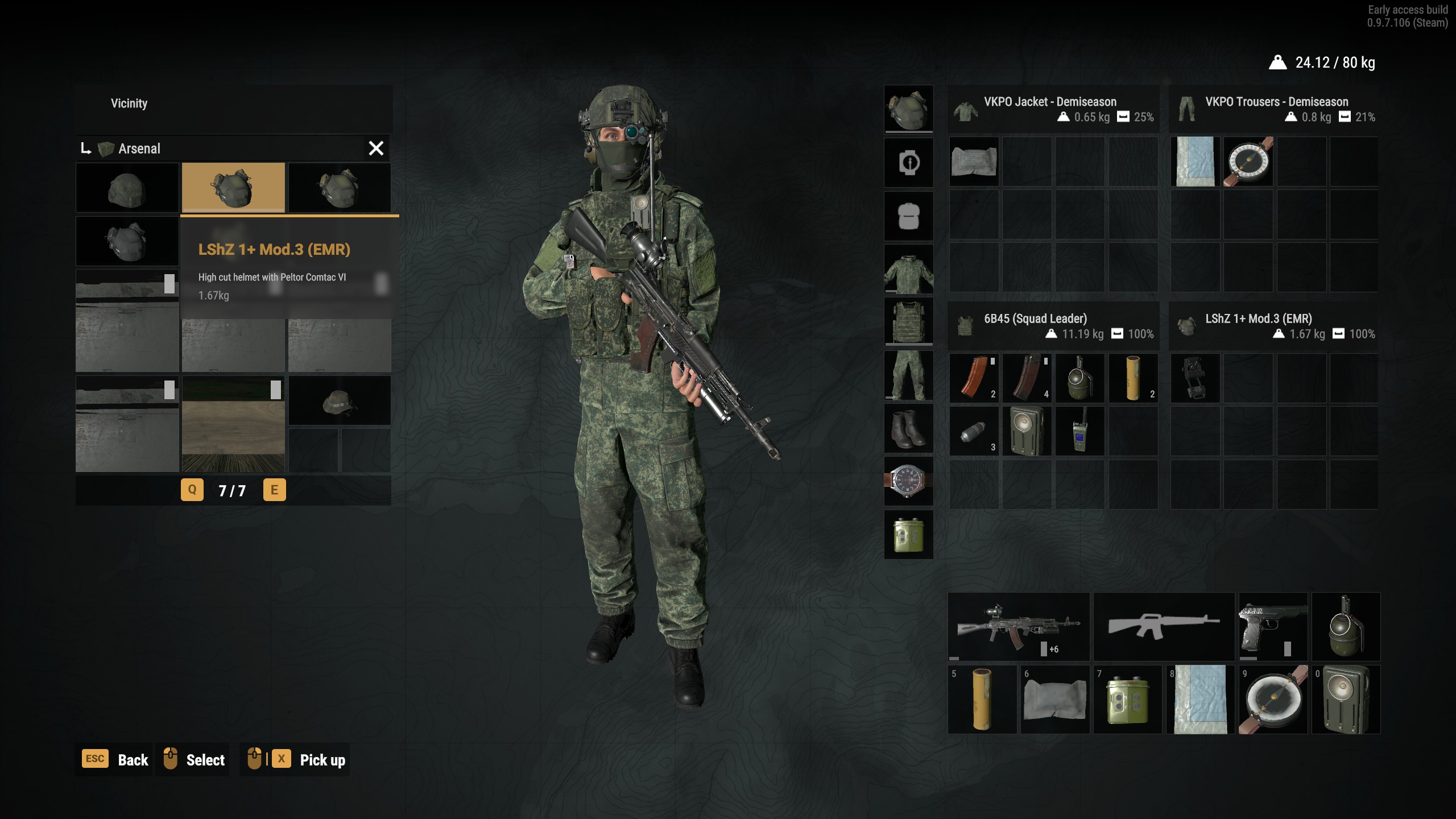The image size is (1456, 819).
Task: Select the flashlight in quick slot 0
Action: [x=1346, y=700]
